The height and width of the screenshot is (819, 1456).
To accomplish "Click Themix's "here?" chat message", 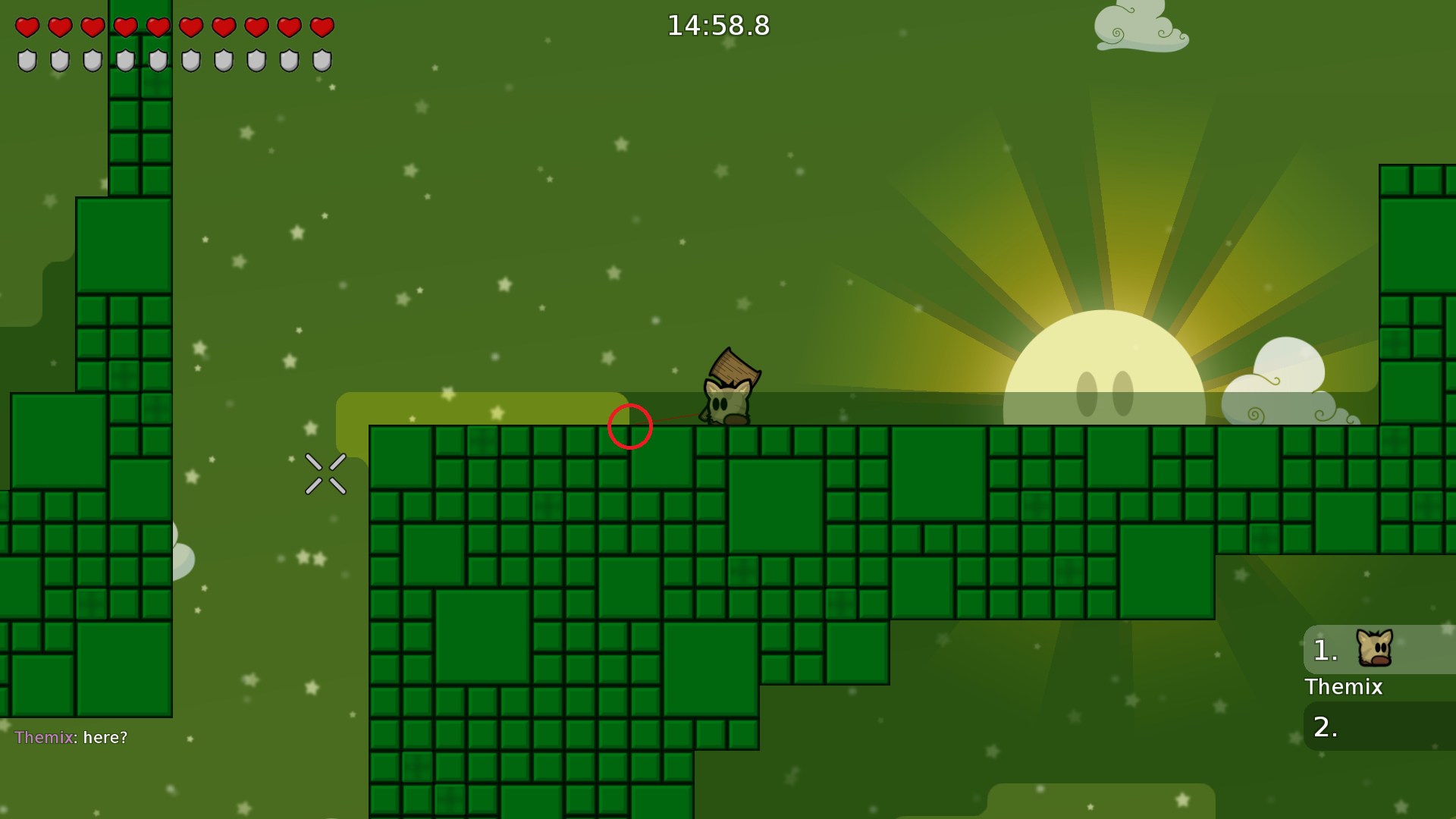I will 71,737.
